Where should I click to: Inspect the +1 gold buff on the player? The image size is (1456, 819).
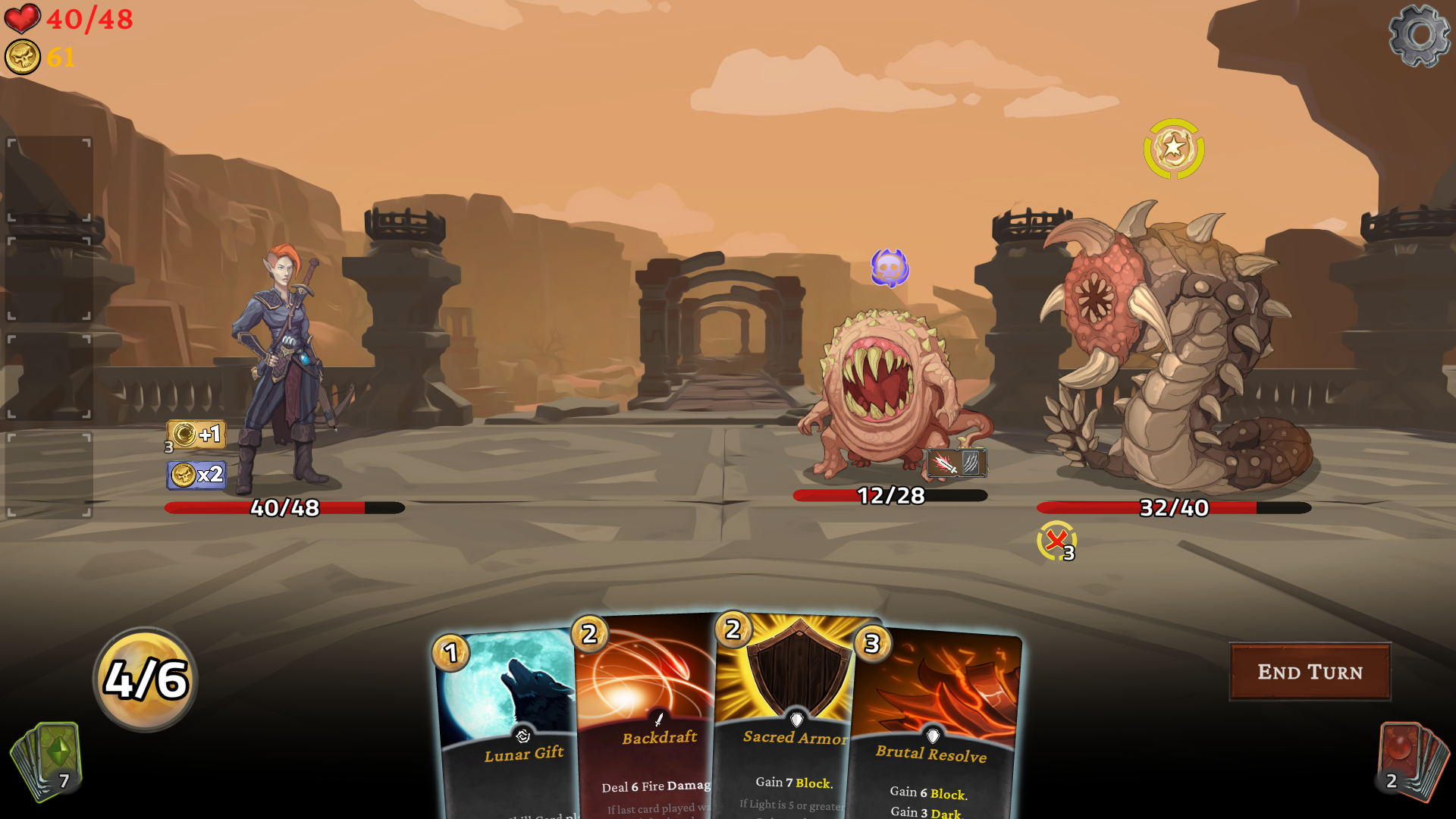196,435
